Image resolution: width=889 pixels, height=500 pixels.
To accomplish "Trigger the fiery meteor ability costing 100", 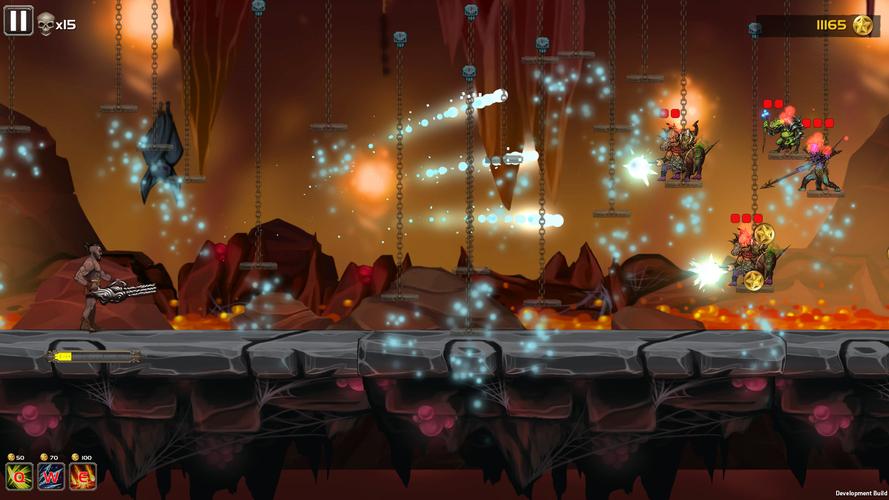I will pos(83,478).
